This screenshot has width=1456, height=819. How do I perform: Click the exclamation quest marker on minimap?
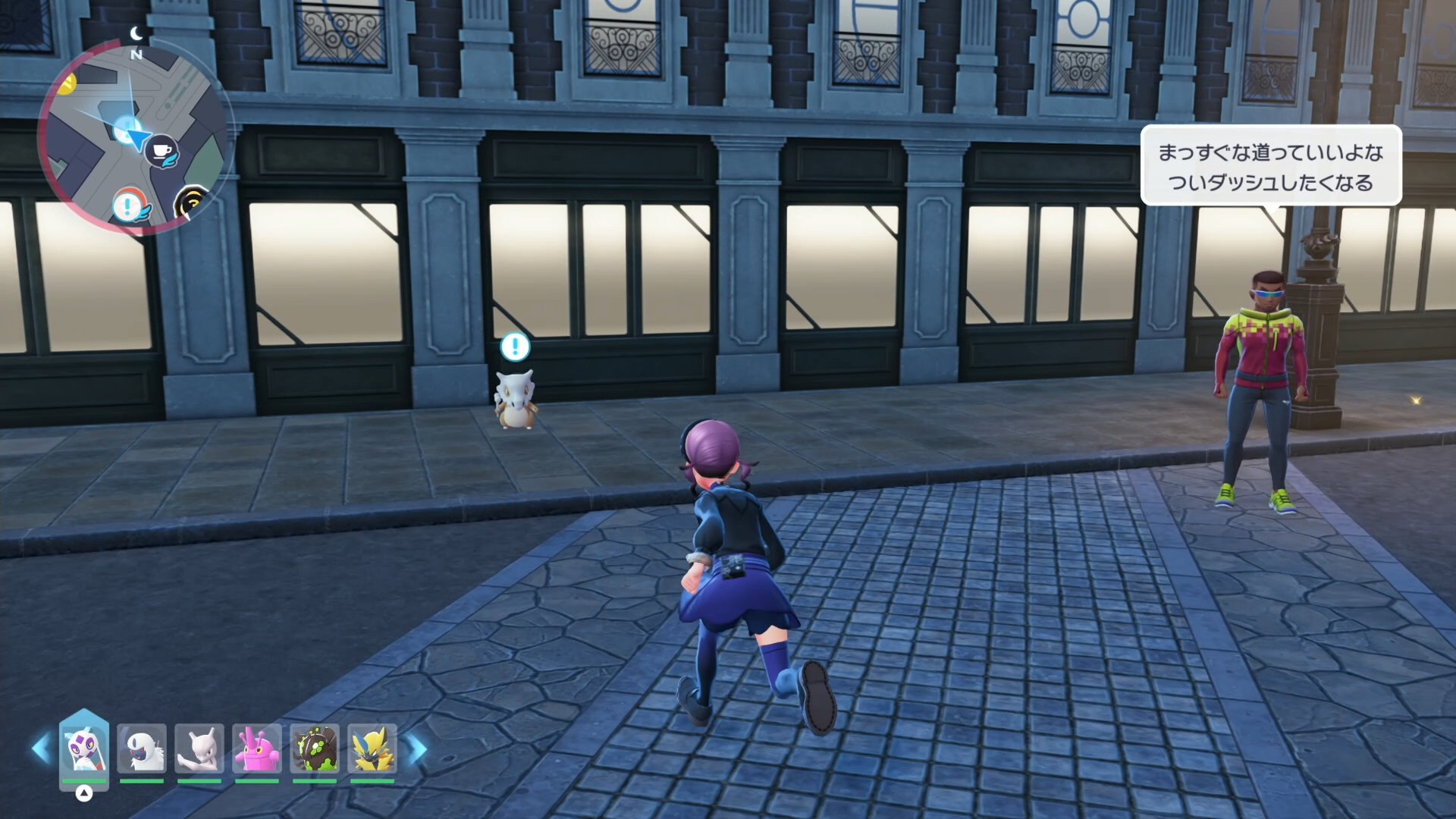[x=128, y=206]
